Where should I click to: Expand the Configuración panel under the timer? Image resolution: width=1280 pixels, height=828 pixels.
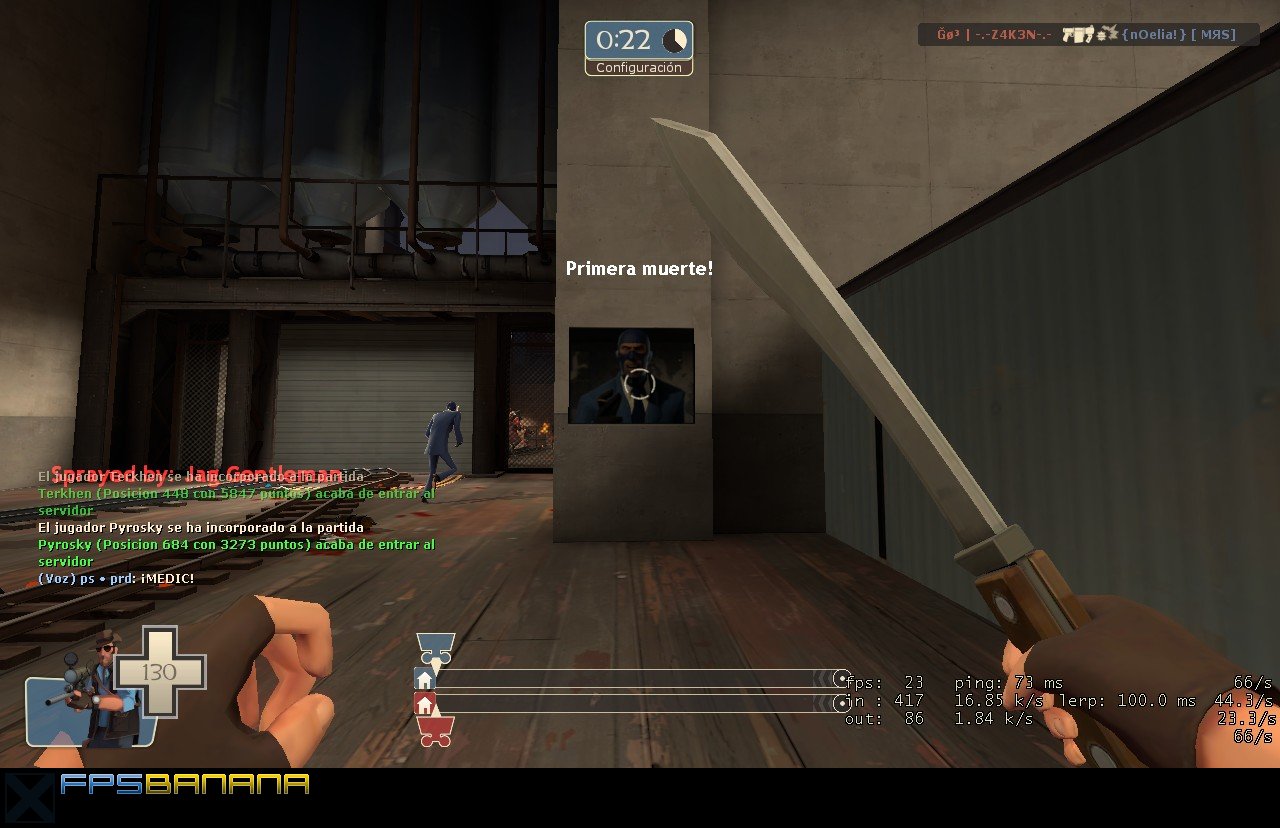639,68
